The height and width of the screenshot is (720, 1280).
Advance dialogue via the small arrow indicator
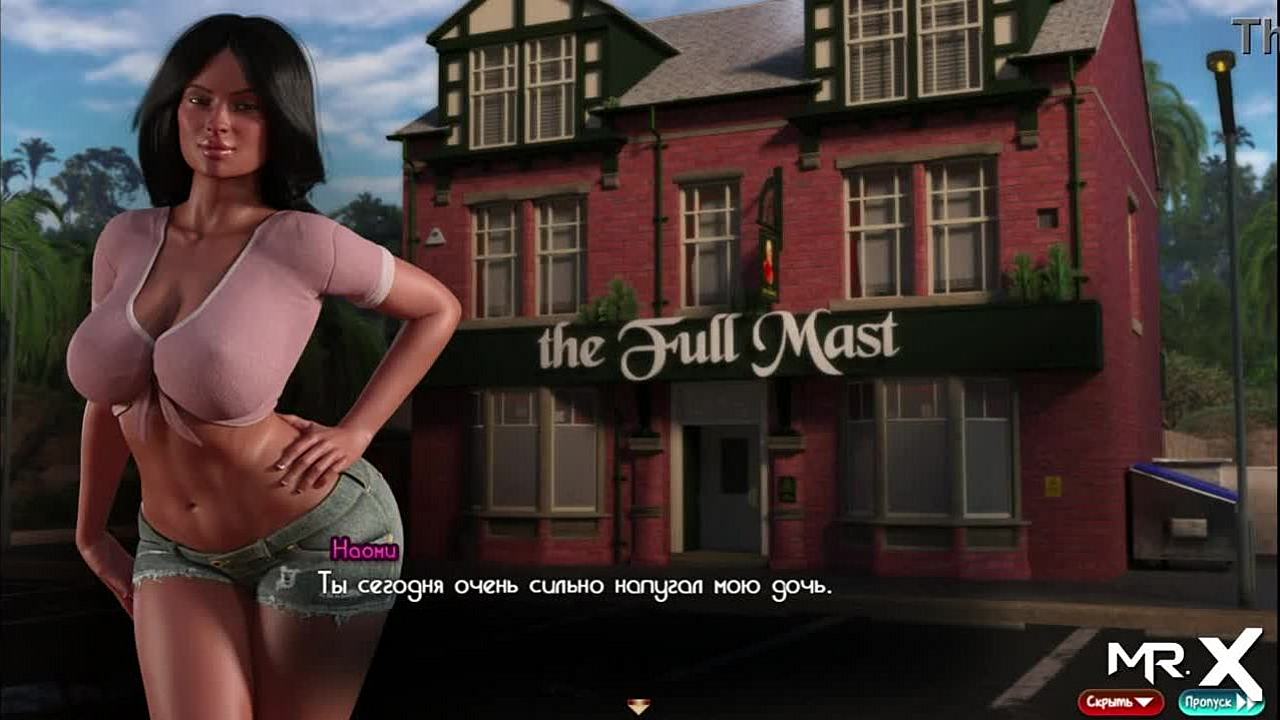[639, 706]
